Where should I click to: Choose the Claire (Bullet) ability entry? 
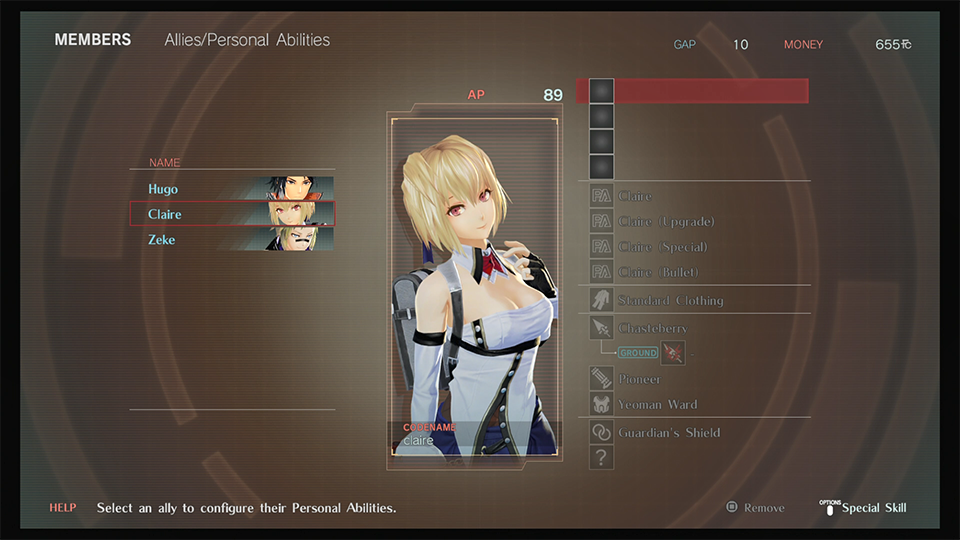658,272
